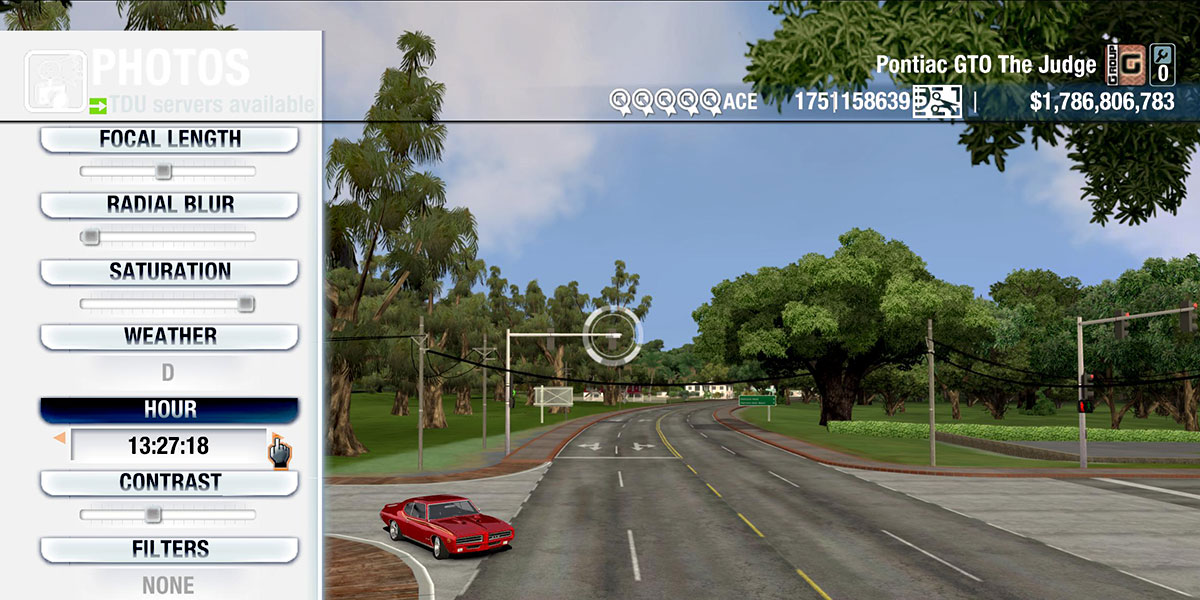Increase the hour with the right arrow
Image resolution: width=1200 pixels, height=600 pixels.
coord(274,439)
